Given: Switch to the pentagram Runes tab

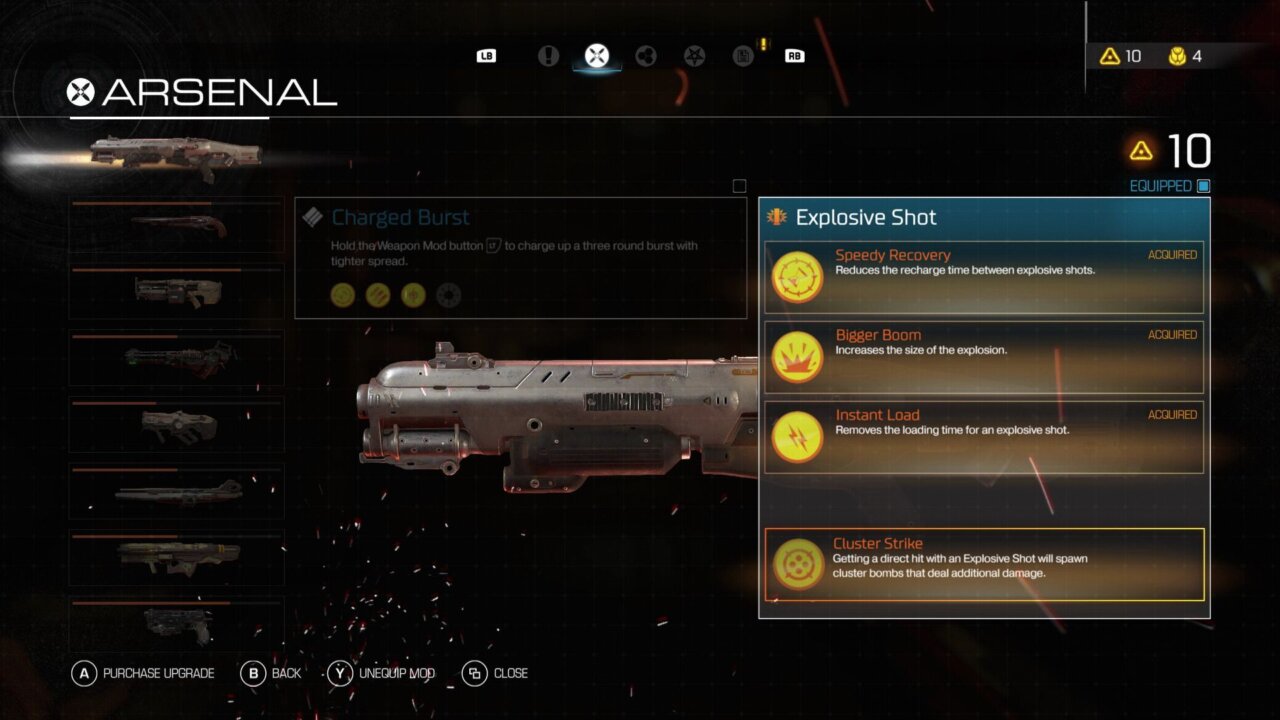Looking at the screenshot, I should 694,56.
